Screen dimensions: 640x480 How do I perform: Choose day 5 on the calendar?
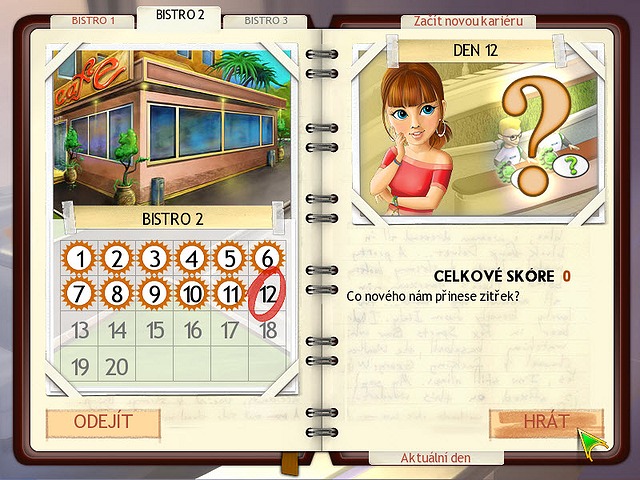[229, 260]
